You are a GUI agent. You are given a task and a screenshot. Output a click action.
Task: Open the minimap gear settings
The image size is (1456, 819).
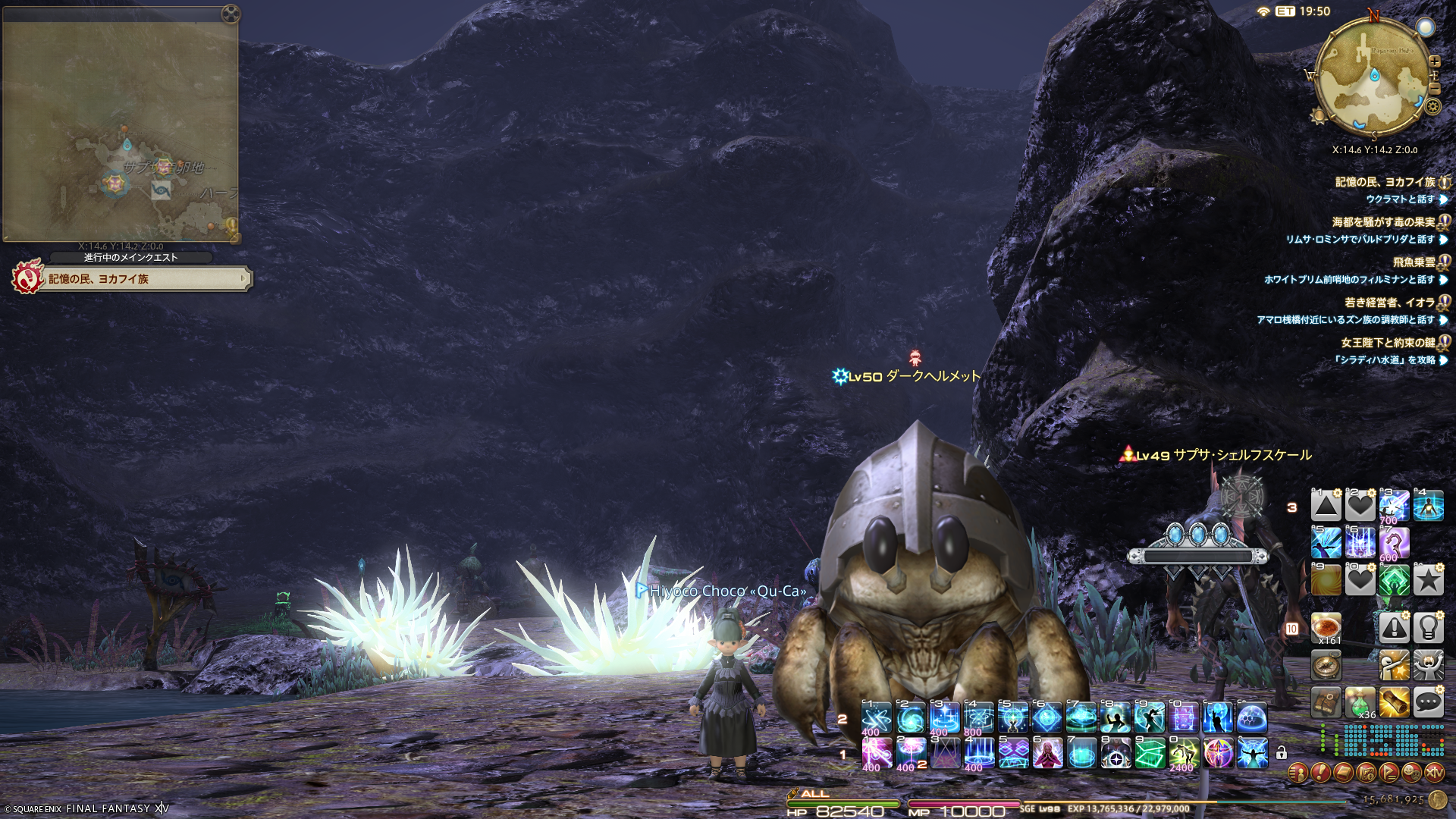point(1432,107)
